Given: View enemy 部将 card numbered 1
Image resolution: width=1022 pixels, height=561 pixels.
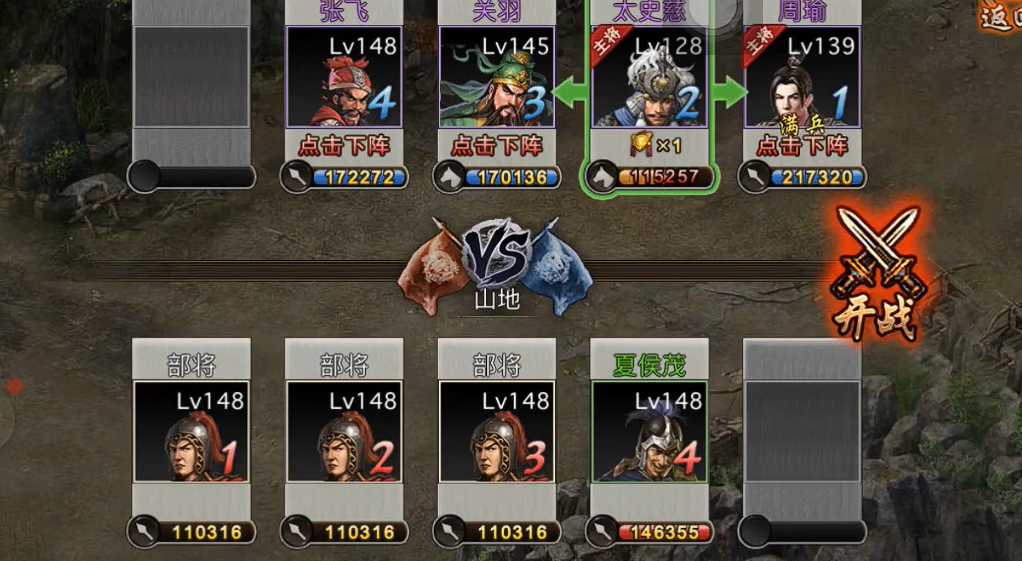Looking at the screenshot, I should pos(191,431).
